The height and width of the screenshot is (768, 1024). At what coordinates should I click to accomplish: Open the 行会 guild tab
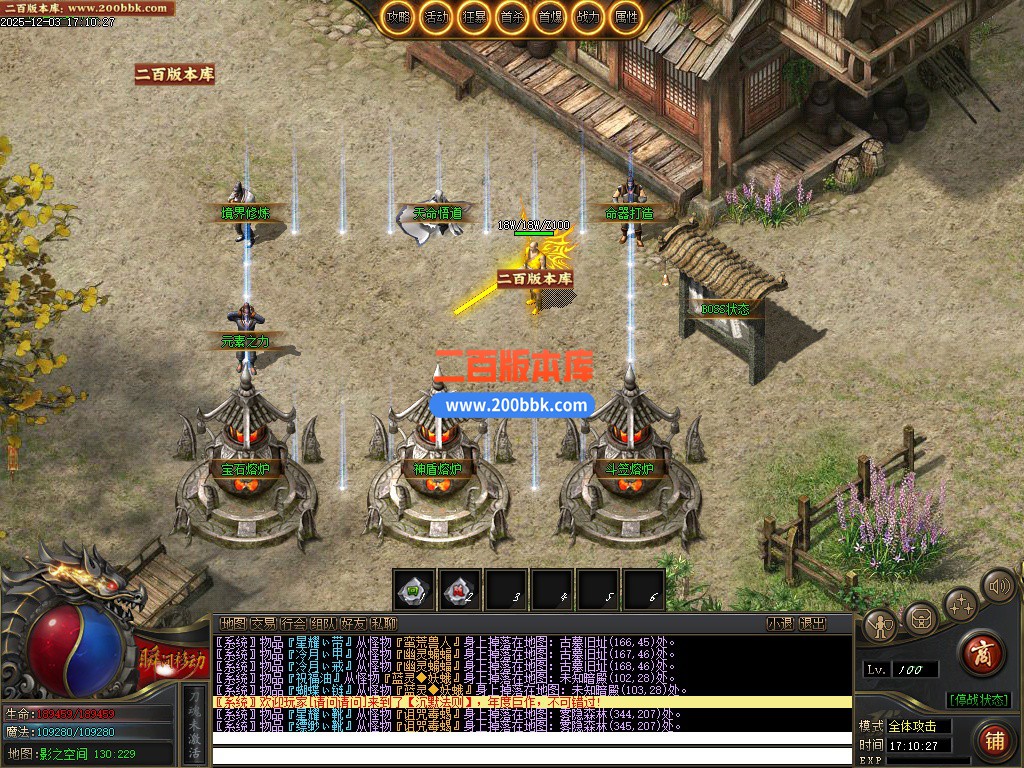[x=293, y=623]
